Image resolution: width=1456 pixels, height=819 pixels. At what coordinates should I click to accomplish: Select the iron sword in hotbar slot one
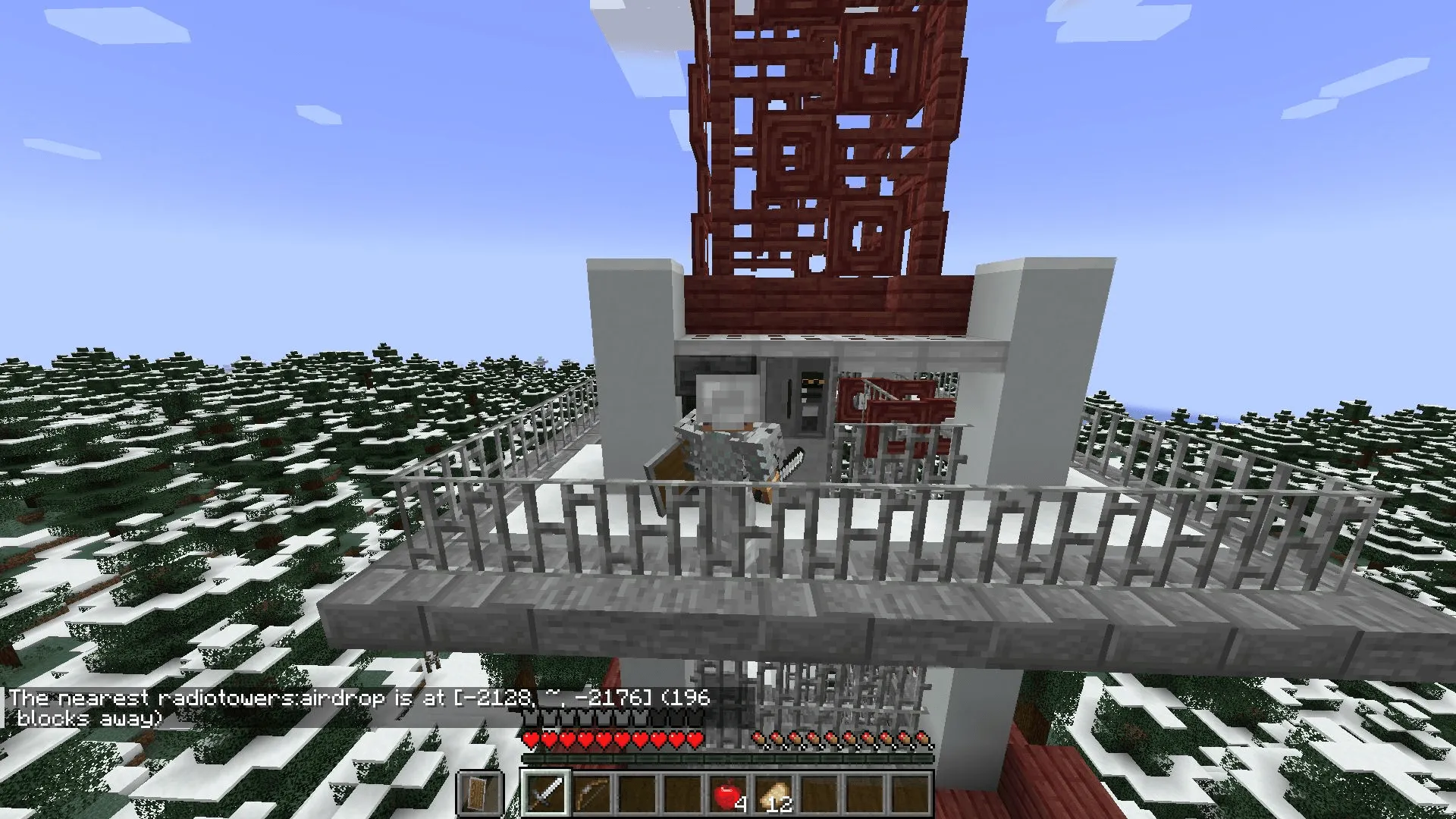tap(544, 792)
